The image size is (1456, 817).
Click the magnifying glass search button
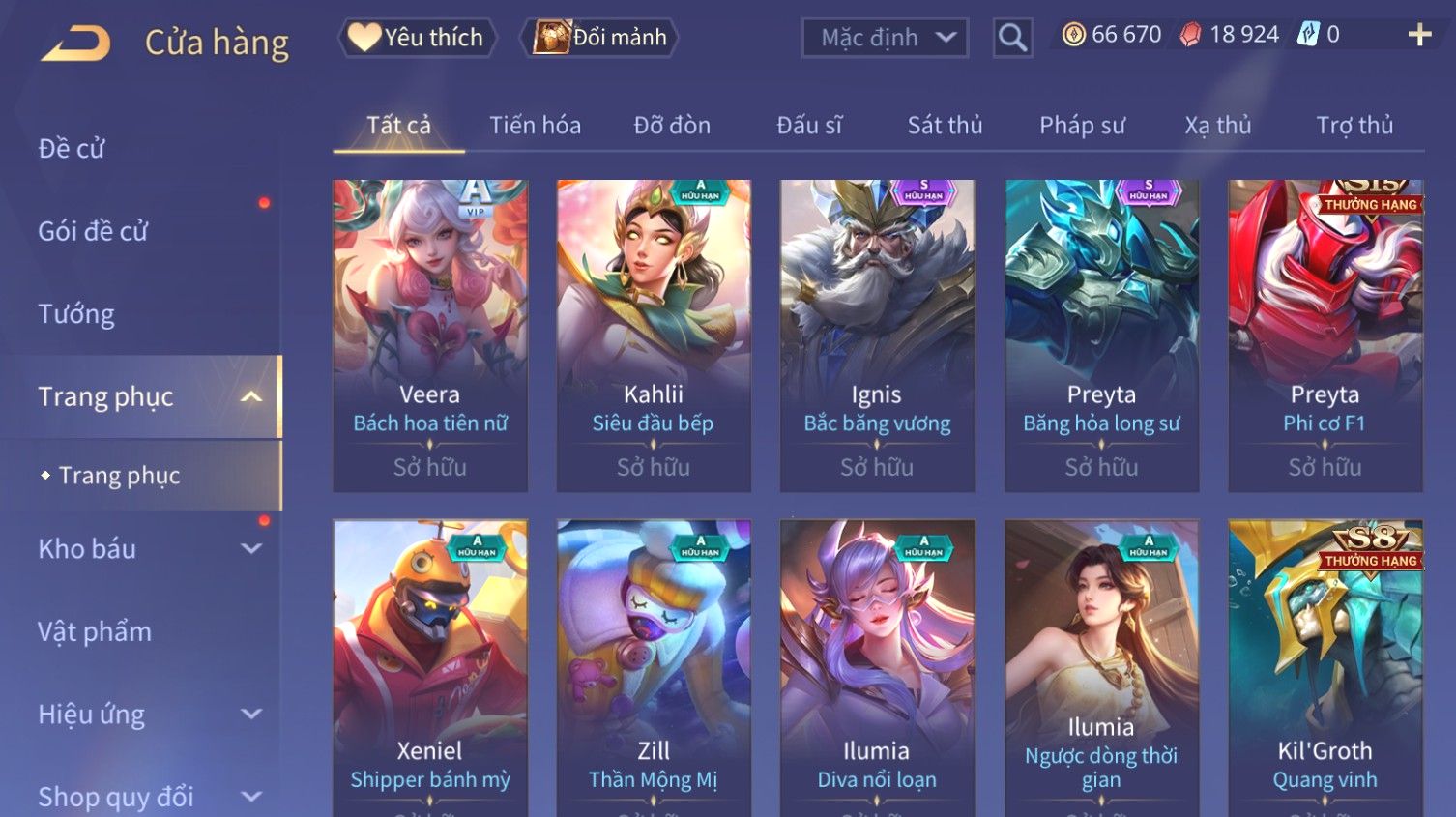pos(1012,38)
